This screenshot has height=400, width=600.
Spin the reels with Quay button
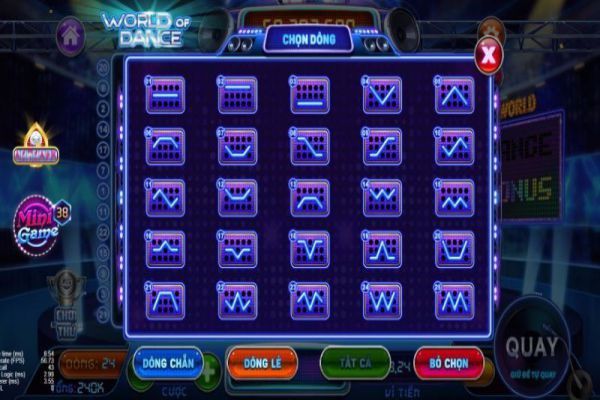tap(532, 349)
